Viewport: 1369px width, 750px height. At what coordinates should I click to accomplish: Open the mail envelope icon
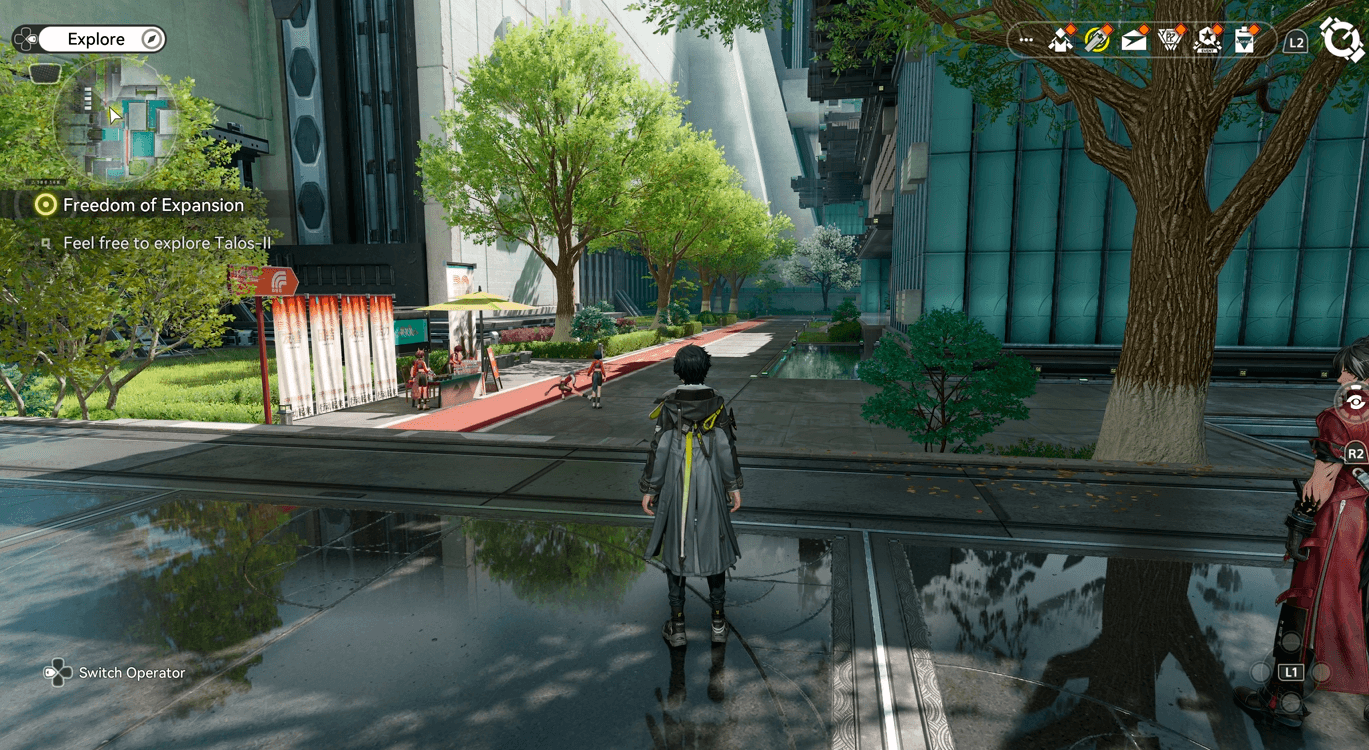pyautogui.click(x=1132, y=42)
